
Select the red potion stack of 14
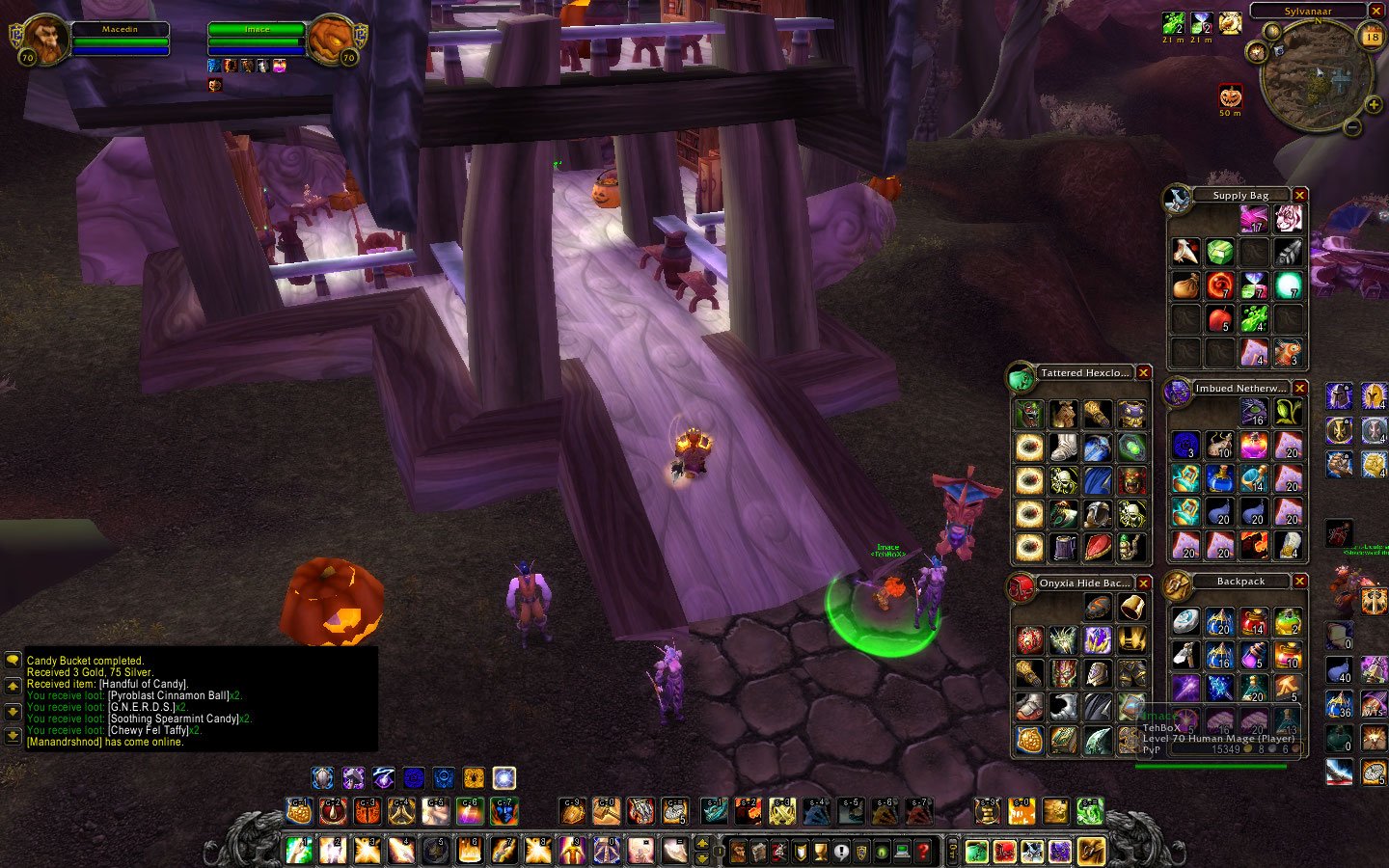pos(1254,622)
